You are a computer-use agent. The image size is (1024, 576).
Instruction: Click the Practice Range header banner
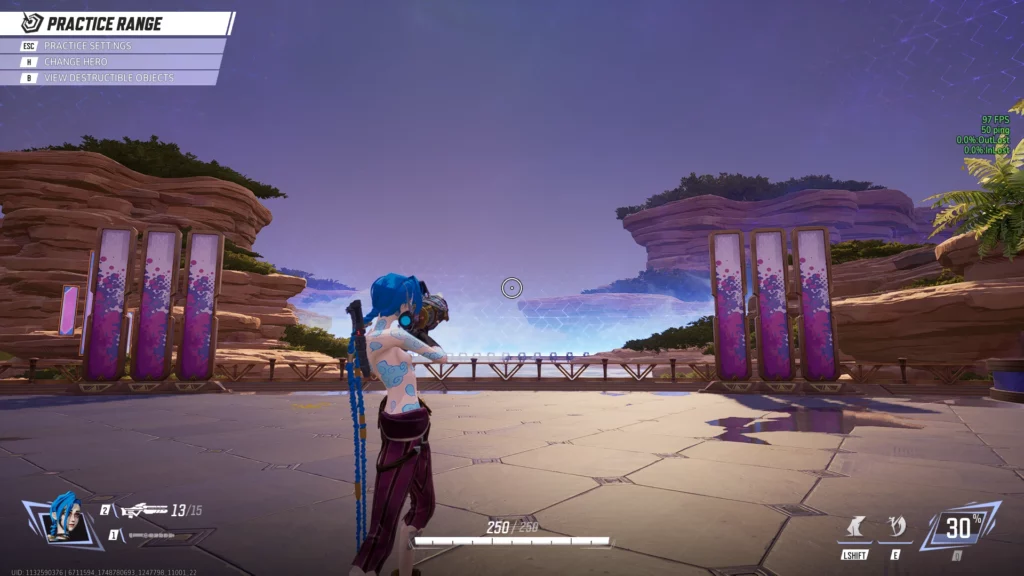coord(117,23)
